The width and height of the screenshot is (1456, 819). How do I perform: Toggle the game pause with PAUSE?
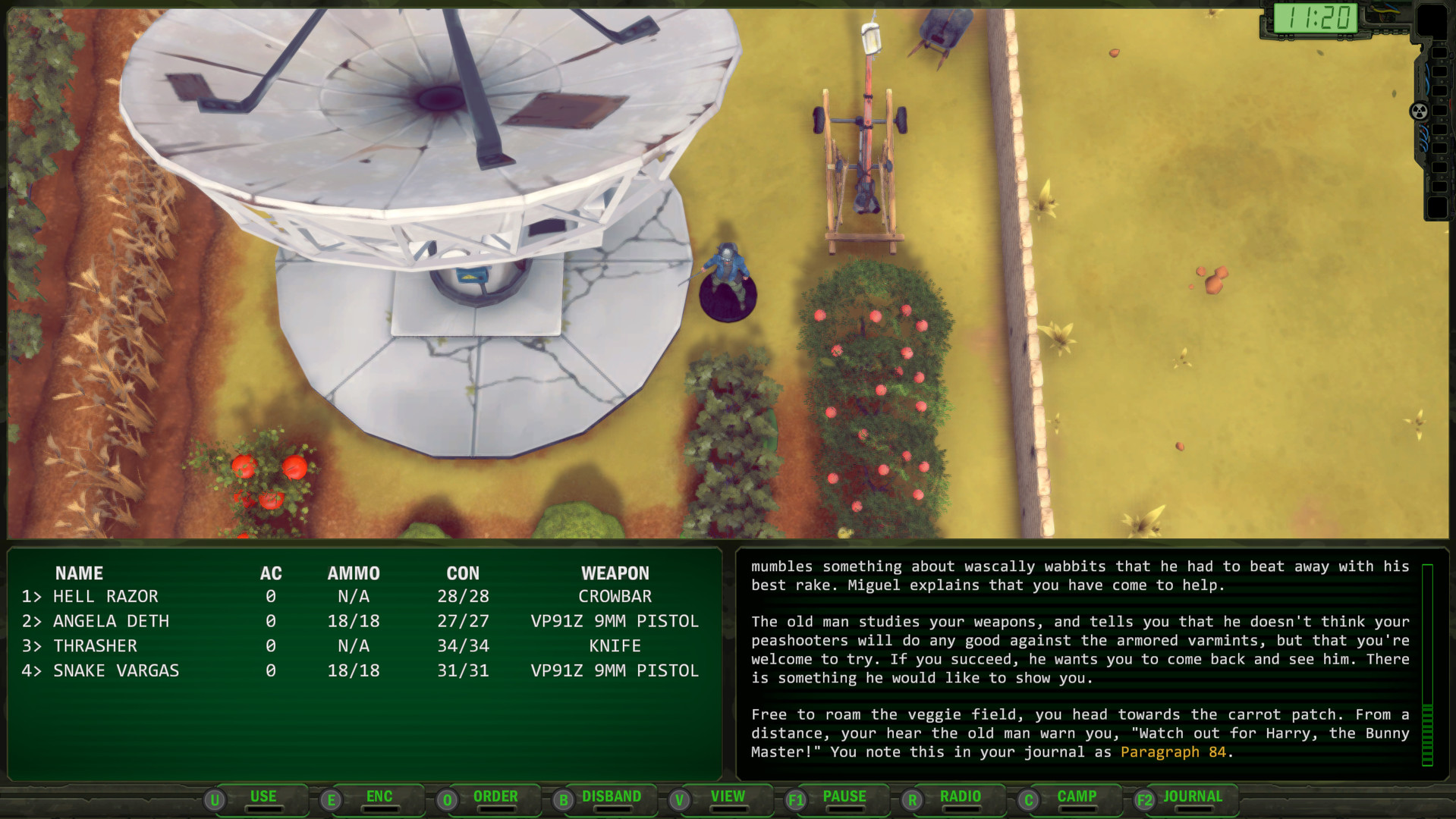click(844, 796)
